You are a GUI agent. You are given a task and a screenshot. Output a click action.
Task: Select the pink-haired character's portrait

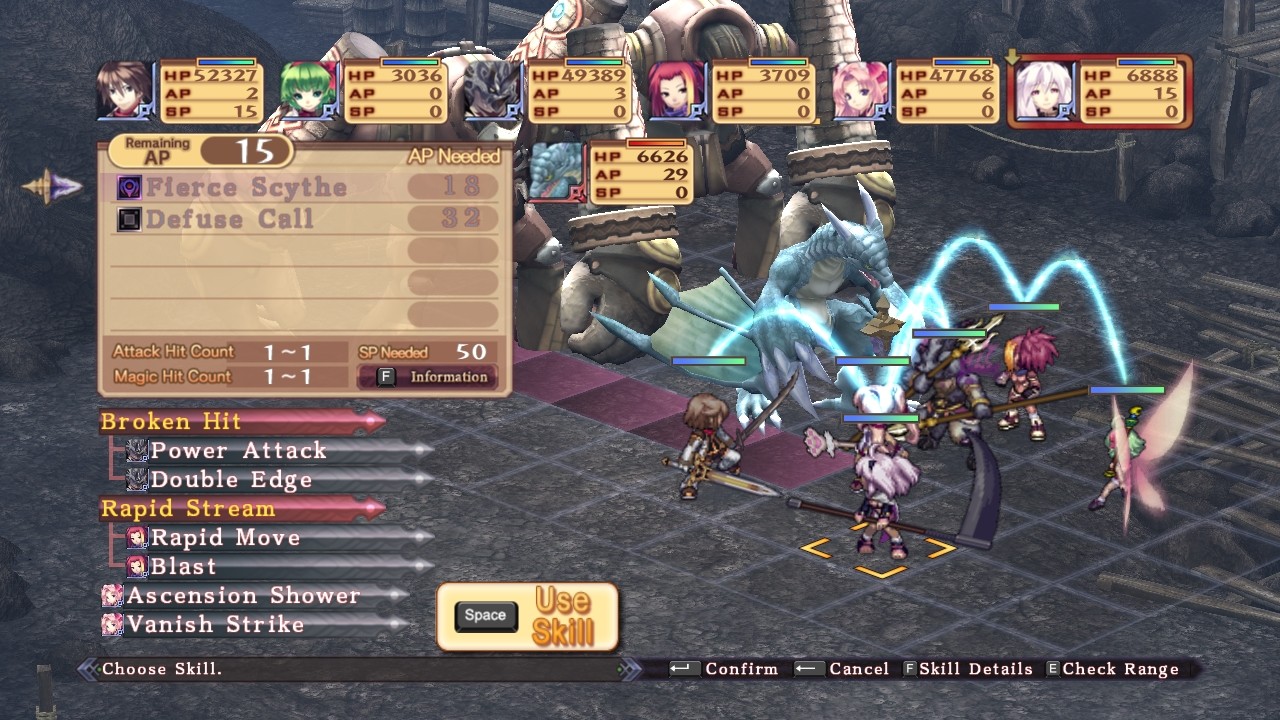click(856, 90)
